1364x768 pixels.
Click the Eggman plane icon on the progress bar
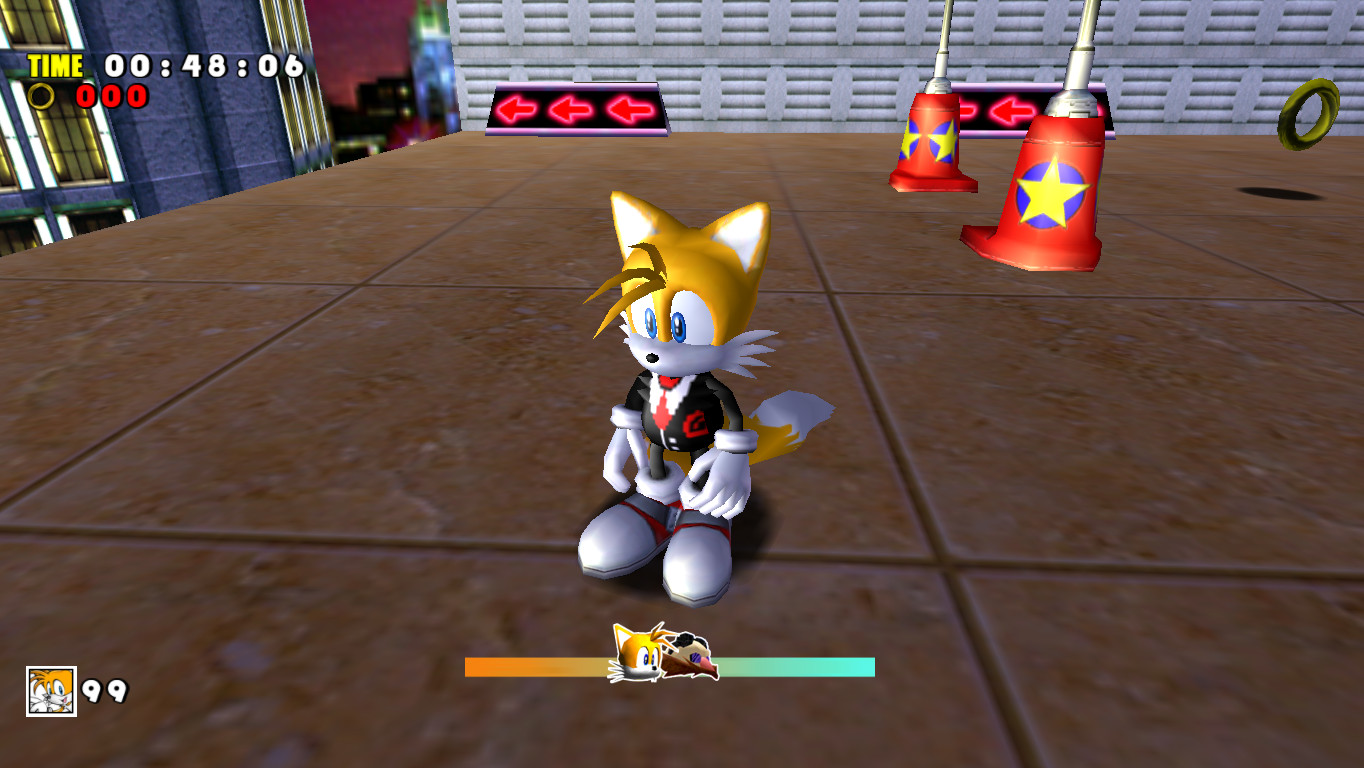tap(692, 659)
